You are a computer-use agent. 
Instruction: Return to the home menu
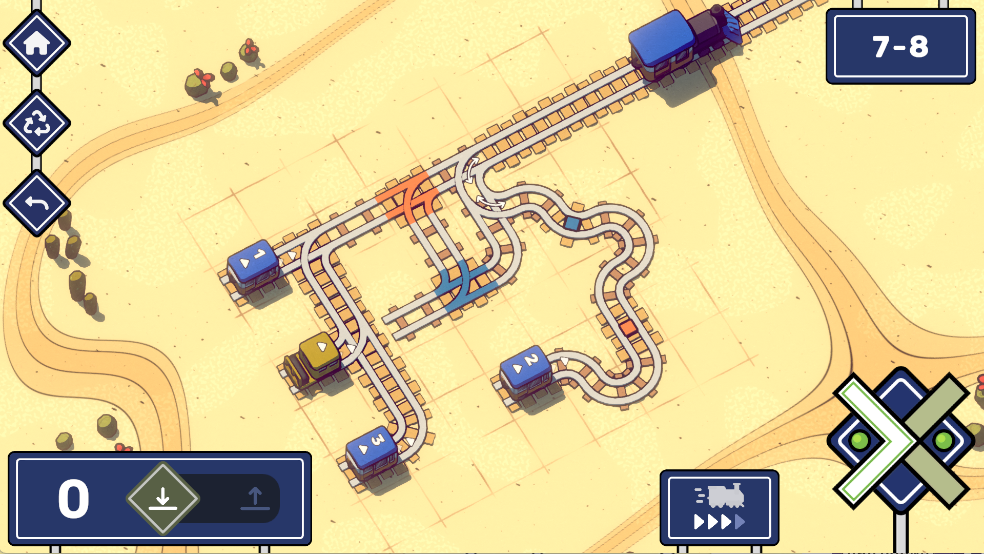(x=37, y=43)
